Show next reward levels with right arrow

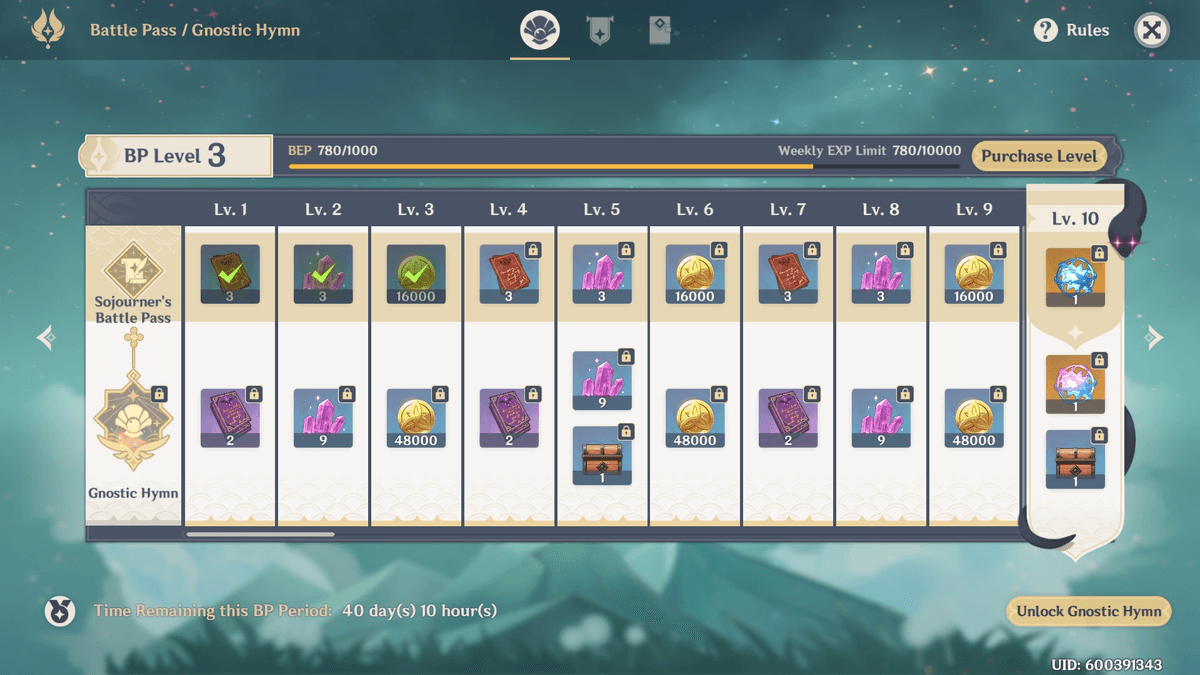1154,337
